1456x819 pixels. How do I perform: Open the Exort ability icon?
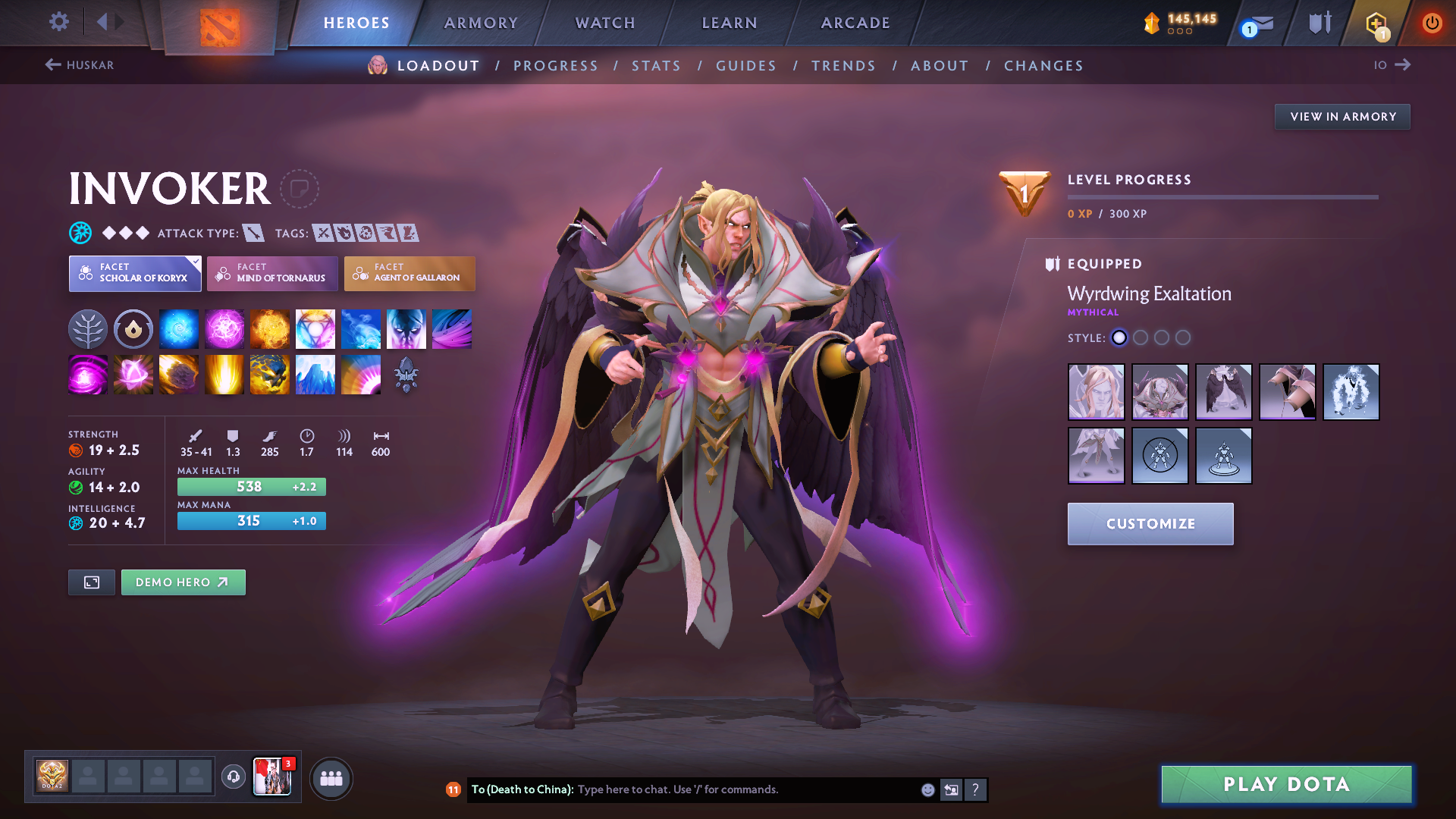pos(270,328)
